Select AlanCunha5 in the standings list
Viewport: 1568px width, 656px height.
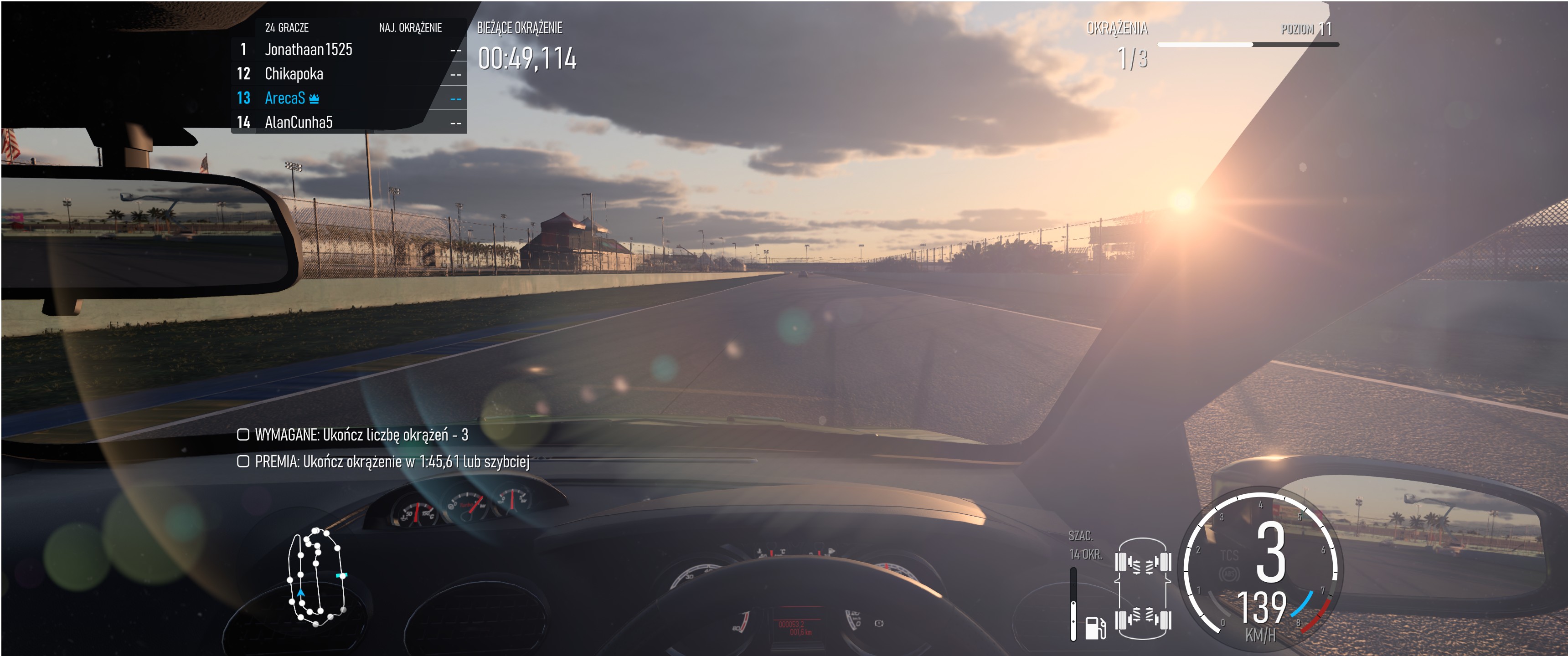pos(298,122)
